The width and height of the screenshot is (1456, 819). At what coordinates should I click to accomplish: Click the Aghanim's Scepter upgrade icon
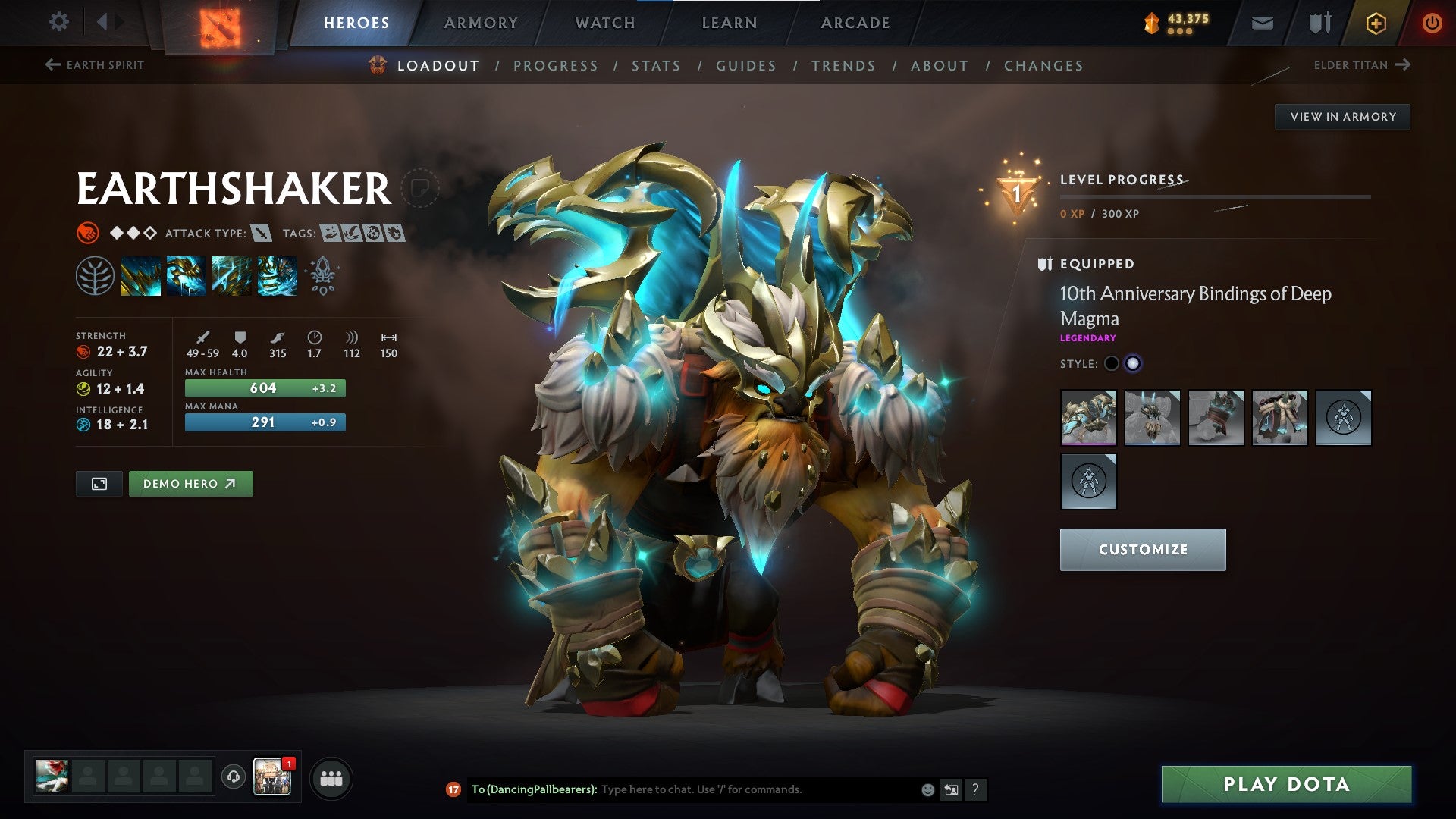click(x=322, y=270)
